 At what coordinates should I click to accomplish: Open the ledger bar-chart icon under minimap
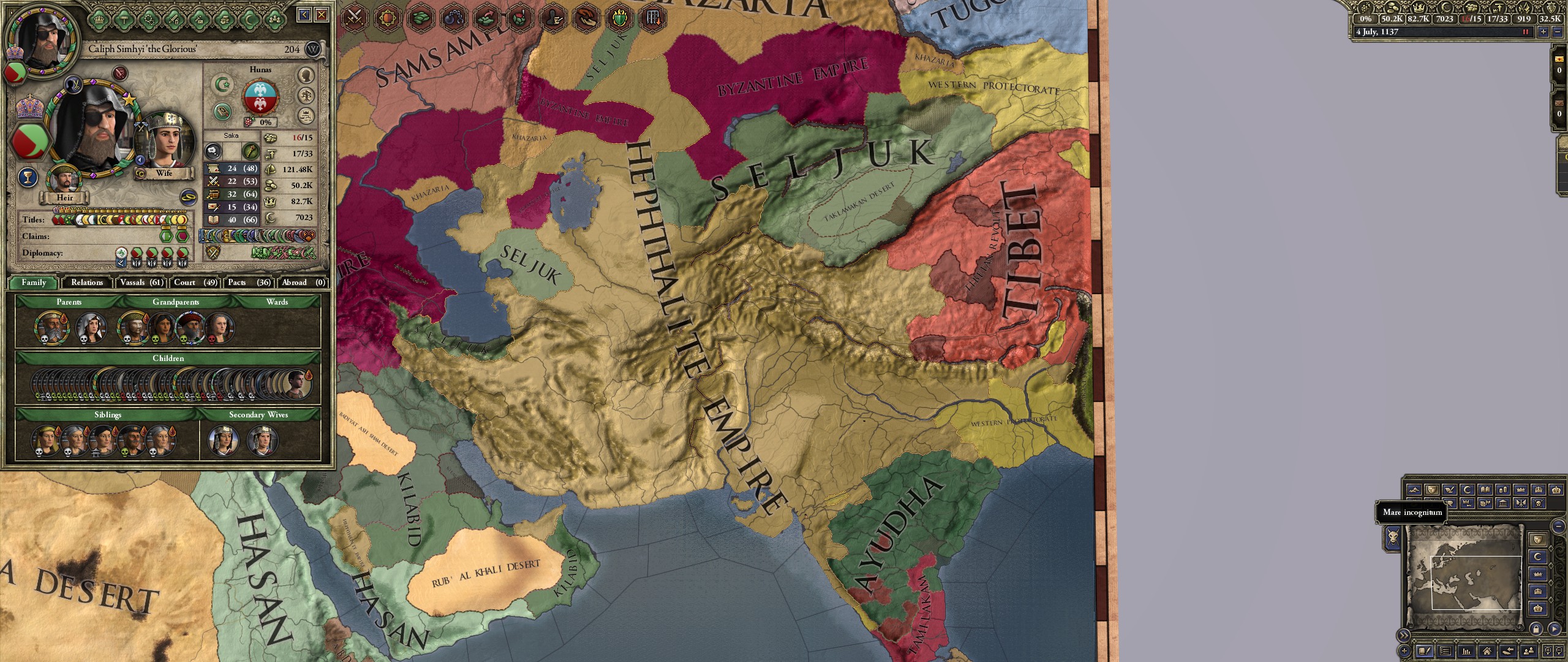click(x=1466, y=651)
